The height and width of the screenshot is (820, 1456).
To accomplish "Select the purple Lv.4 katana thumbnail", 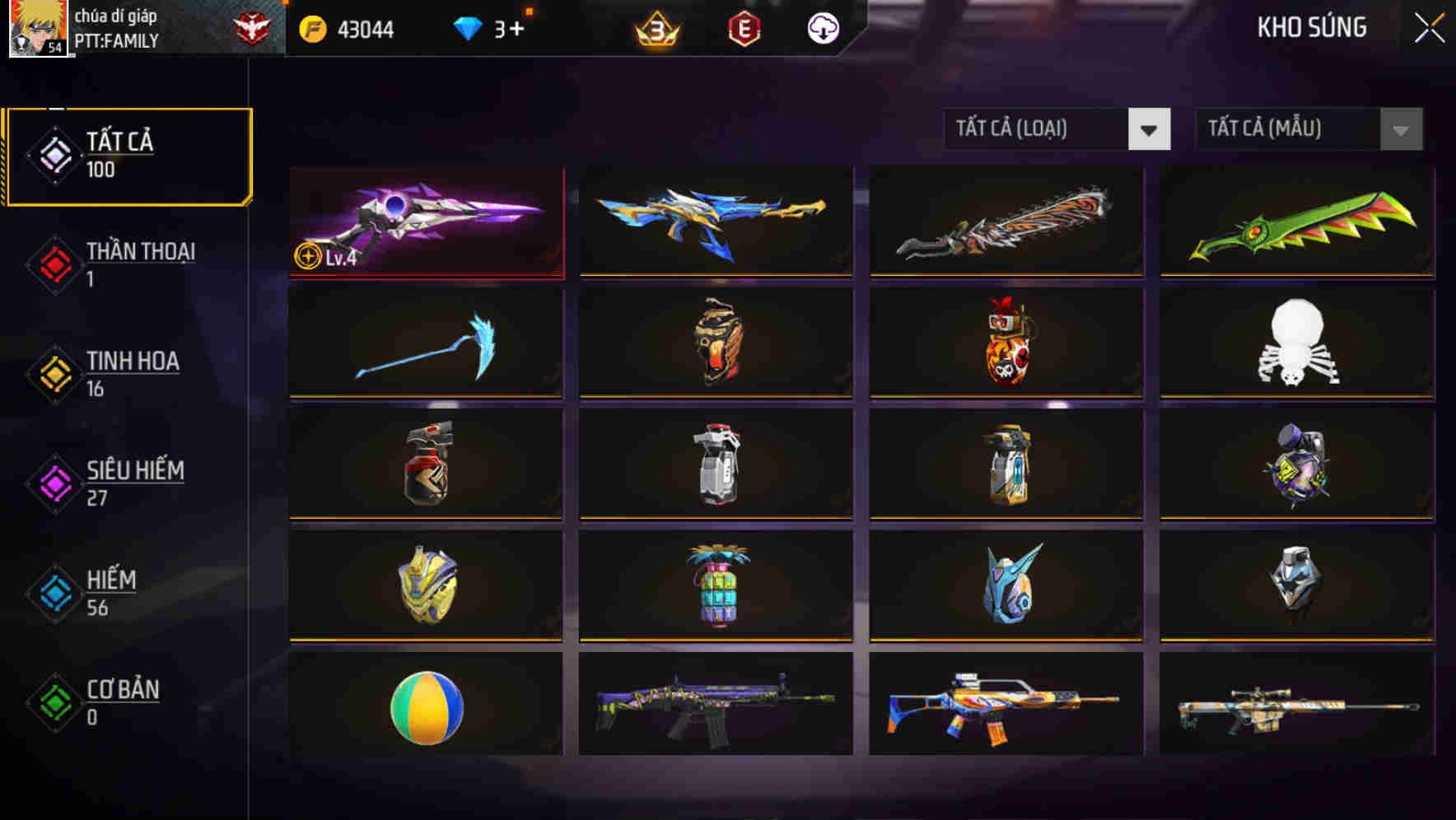I will coord(425,222).
